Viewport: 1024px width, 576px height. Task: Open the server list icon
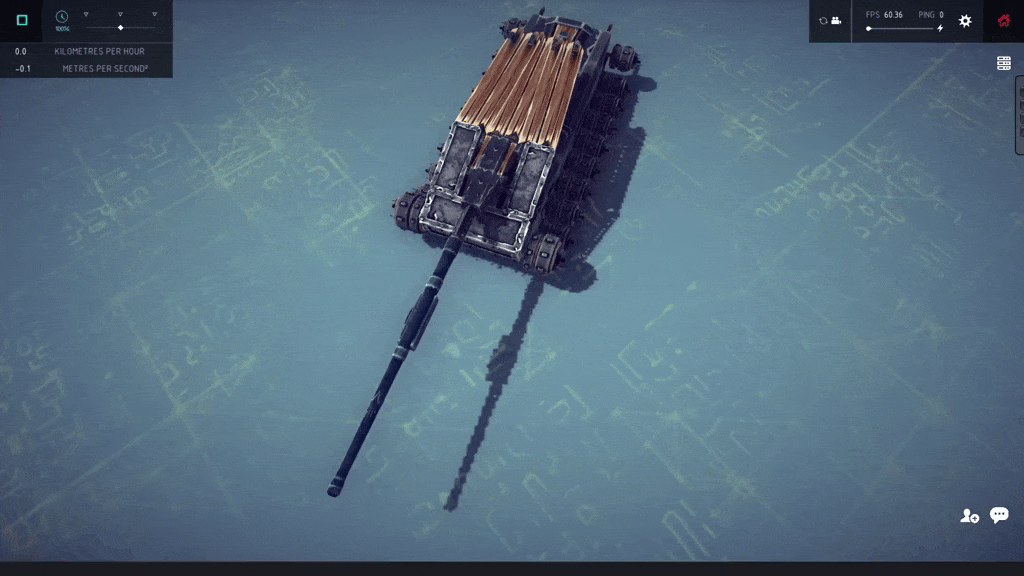(x=1004, y=63)
